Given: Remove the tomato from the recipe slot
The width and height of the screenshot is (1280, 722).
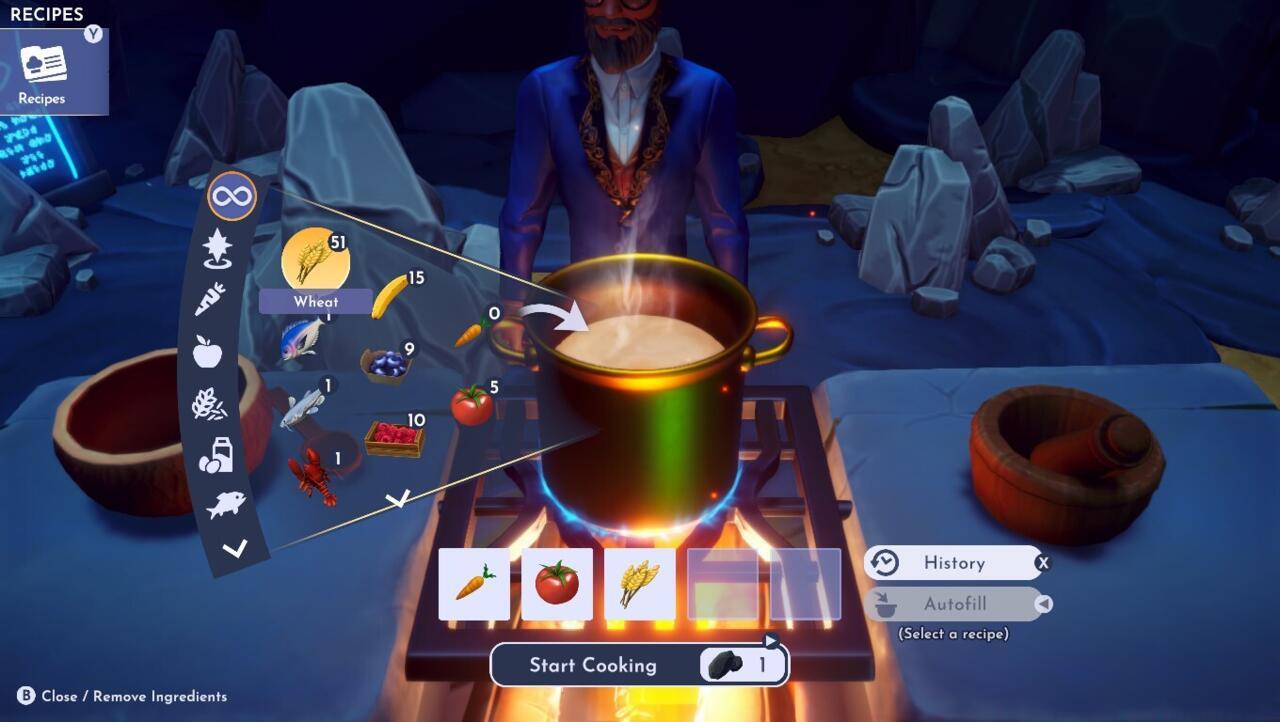Looking at the screenshot, I should [x=557, y=584].
